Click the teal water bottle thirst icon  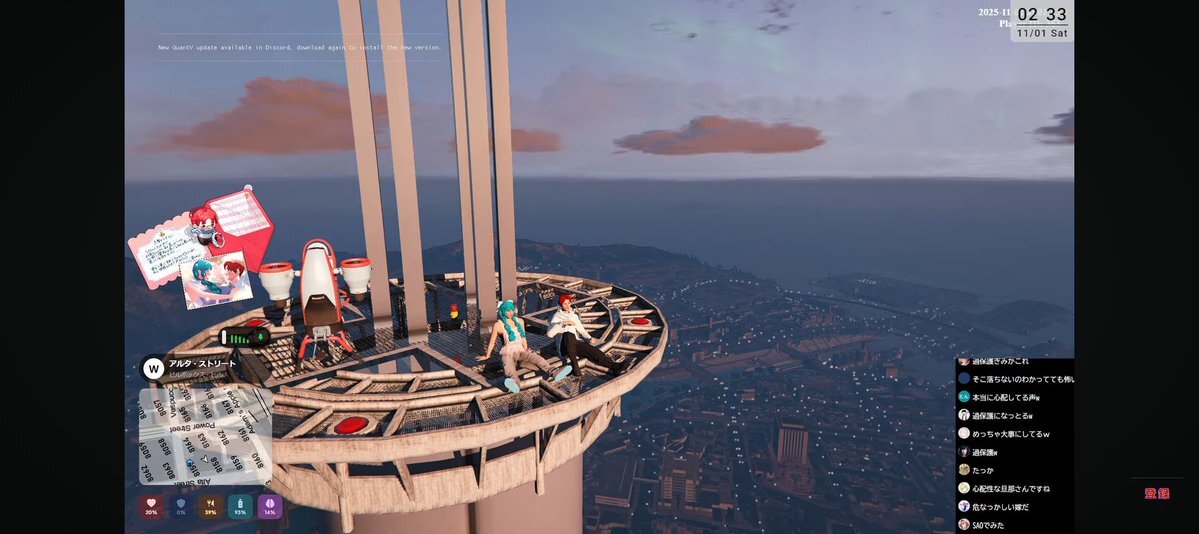pos(240,506)
